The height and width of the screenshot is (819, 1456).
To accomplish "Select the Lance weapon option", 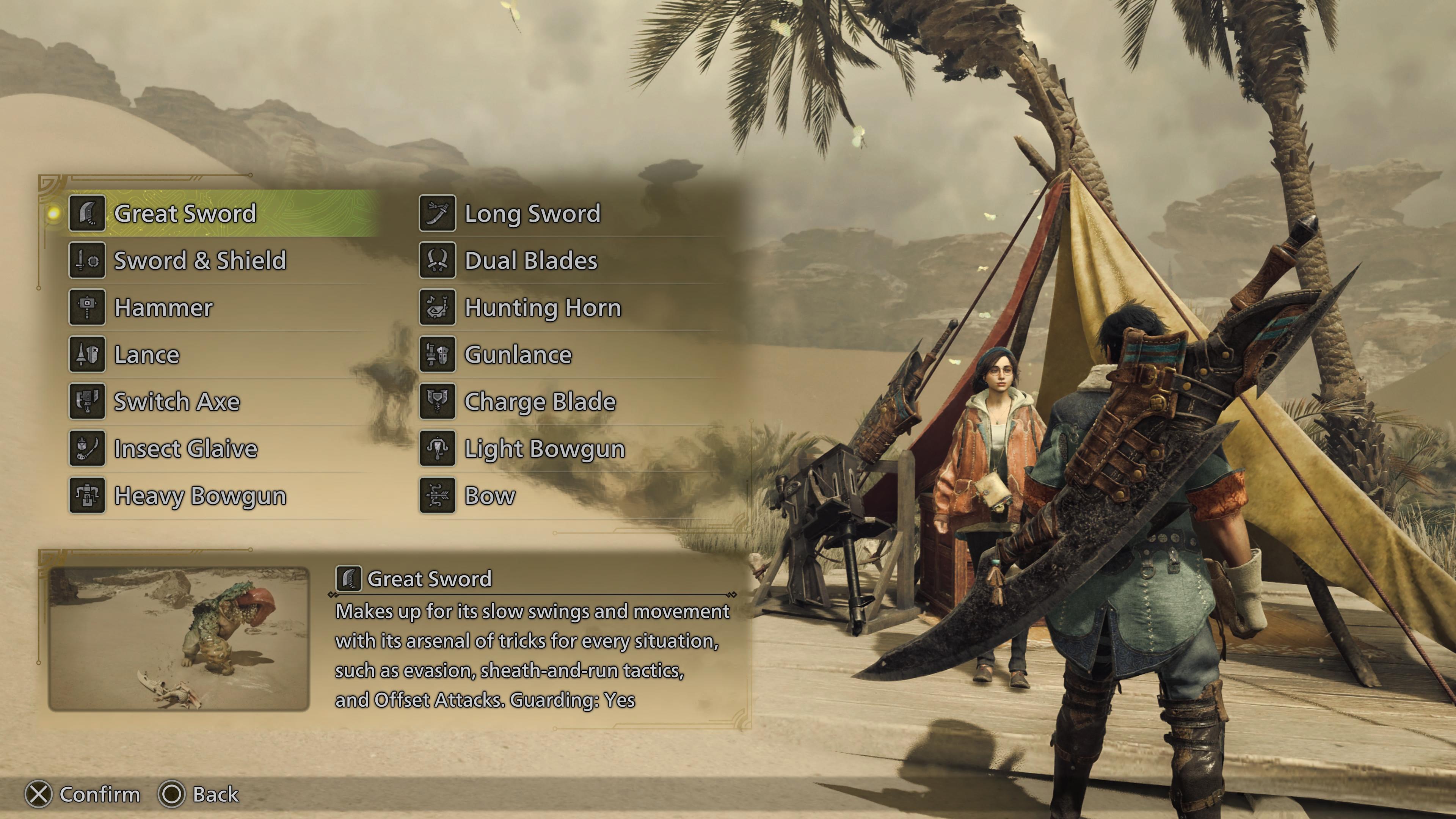I will click(146, 355).
